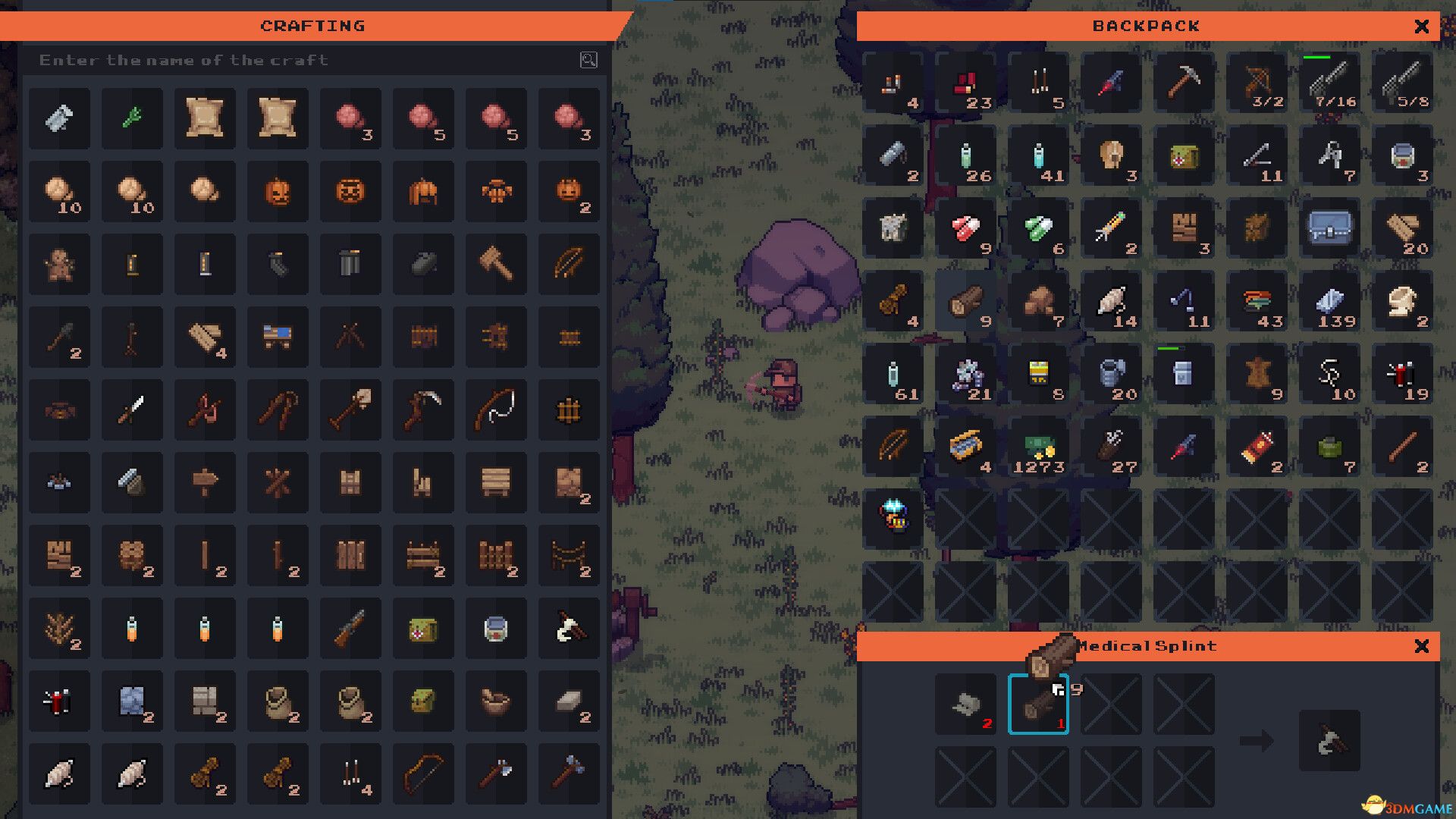
Task: Pick the fishing rod craft recipe
Action: click(x=496, y=409)
